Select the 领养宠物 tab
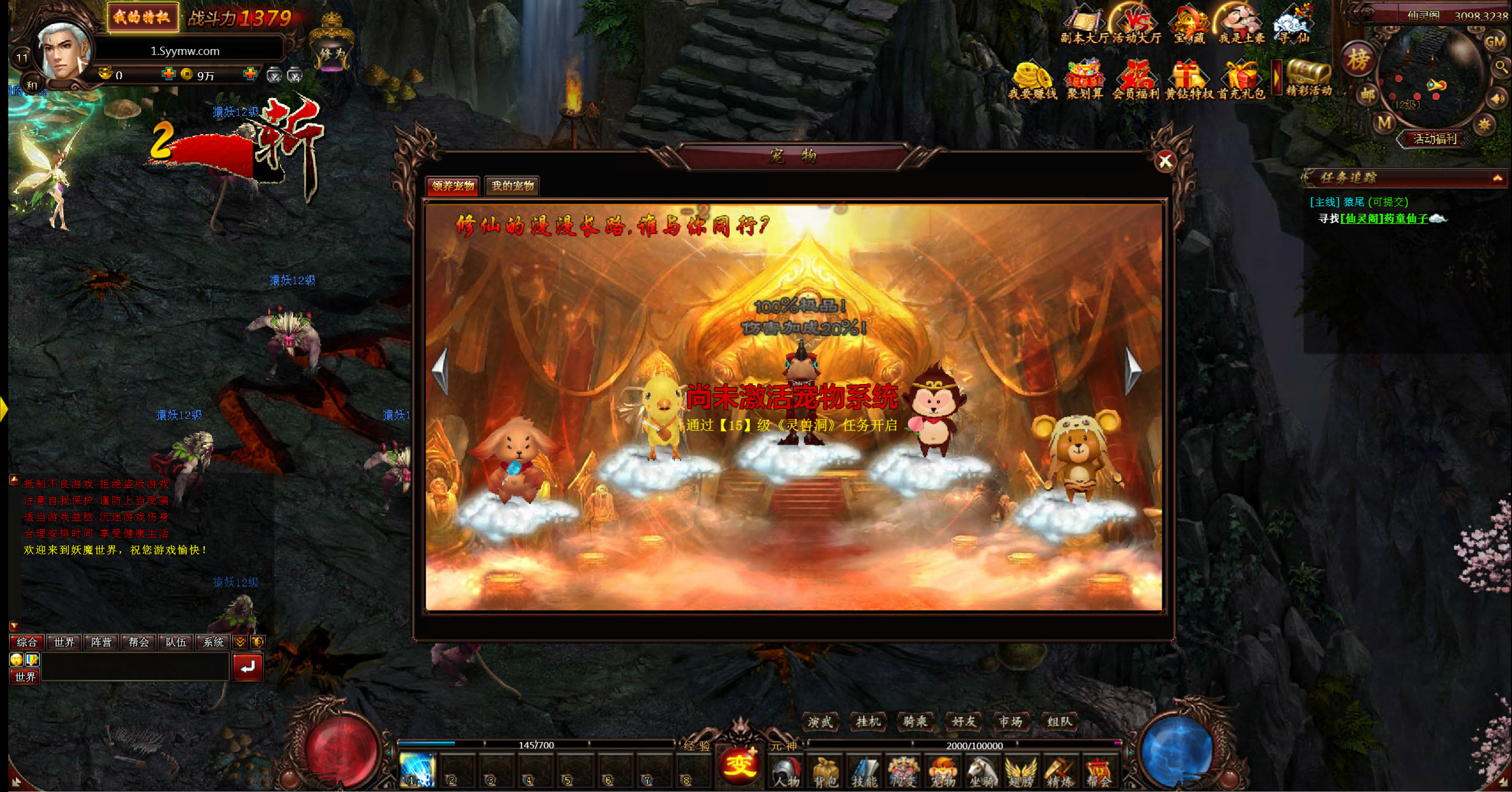This screenshot has width=1512, height=792. [453, 186]
